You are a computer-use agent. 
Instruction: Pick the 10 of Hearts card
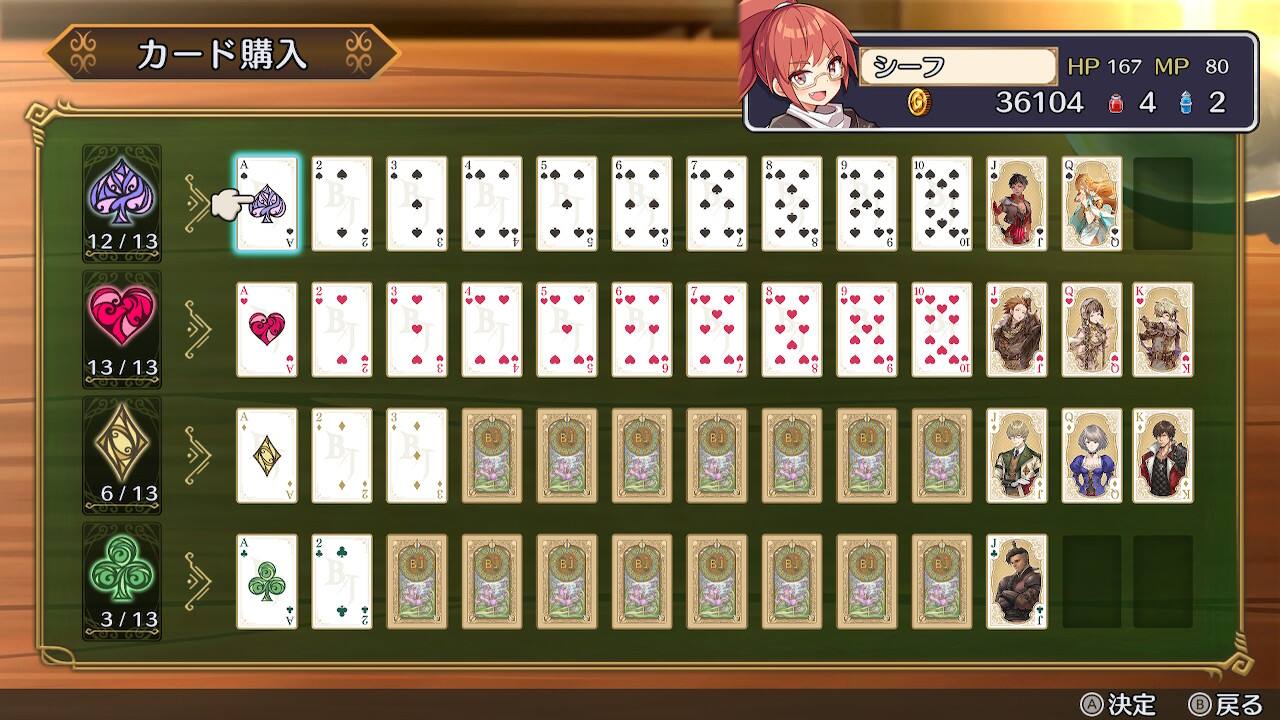(942, 330)
